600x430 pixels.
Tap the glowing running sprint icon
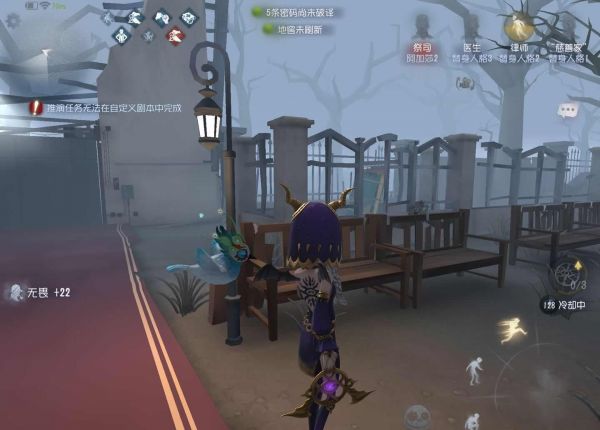513,329
